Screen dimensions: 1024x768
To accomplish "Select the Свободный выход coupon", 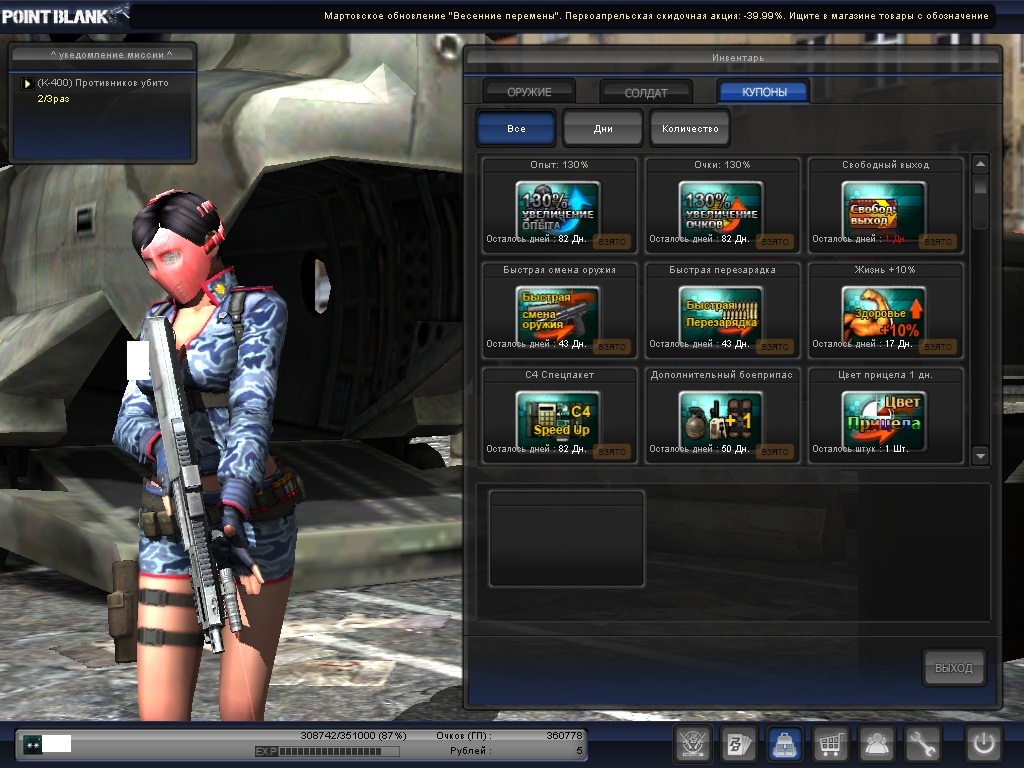I will (x=884, y=208).
